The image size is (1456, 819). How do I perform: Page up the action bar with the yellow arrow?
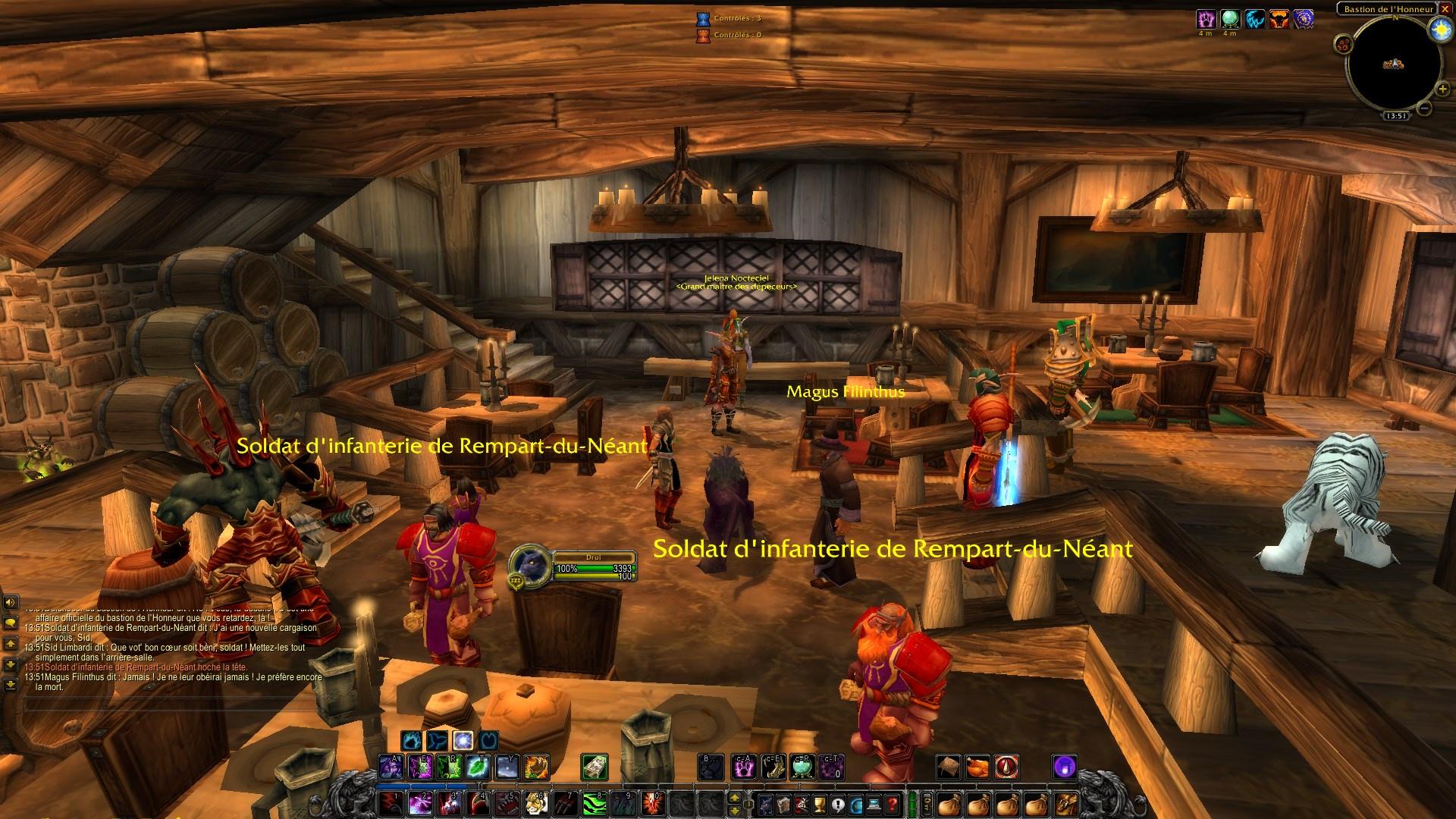(733, 796)
